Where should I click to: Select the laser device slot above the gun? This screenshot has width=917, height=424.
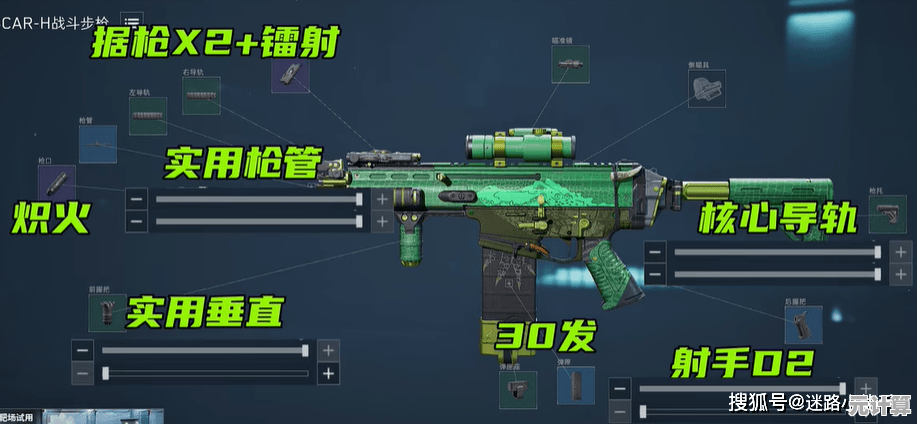click(289, 72)
